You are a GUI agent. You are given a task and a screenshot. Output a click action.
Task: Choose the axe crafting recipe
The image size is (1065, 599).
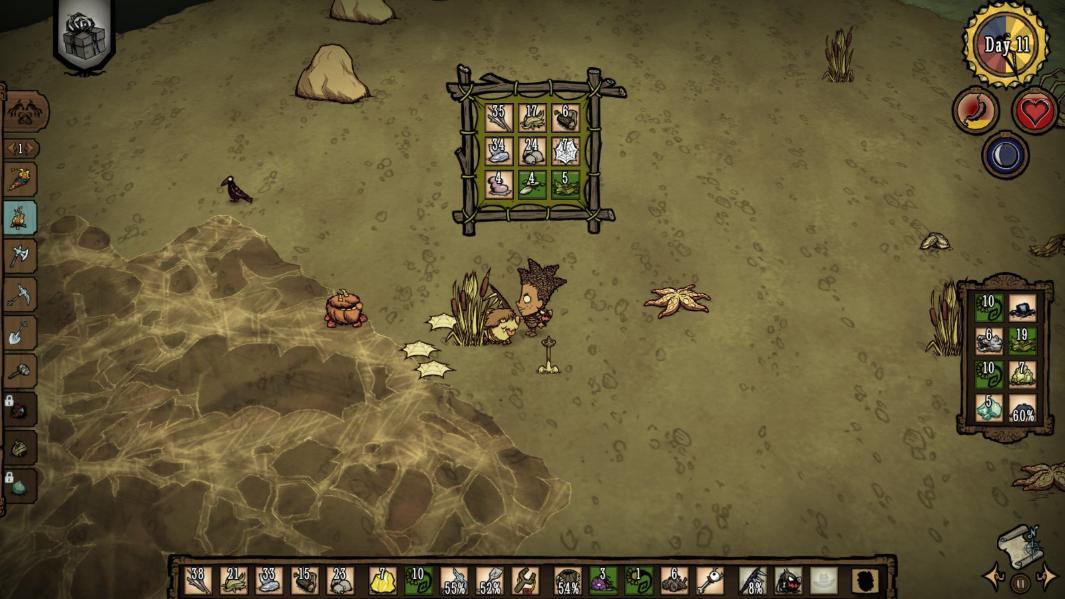click(x=20, y=256)
